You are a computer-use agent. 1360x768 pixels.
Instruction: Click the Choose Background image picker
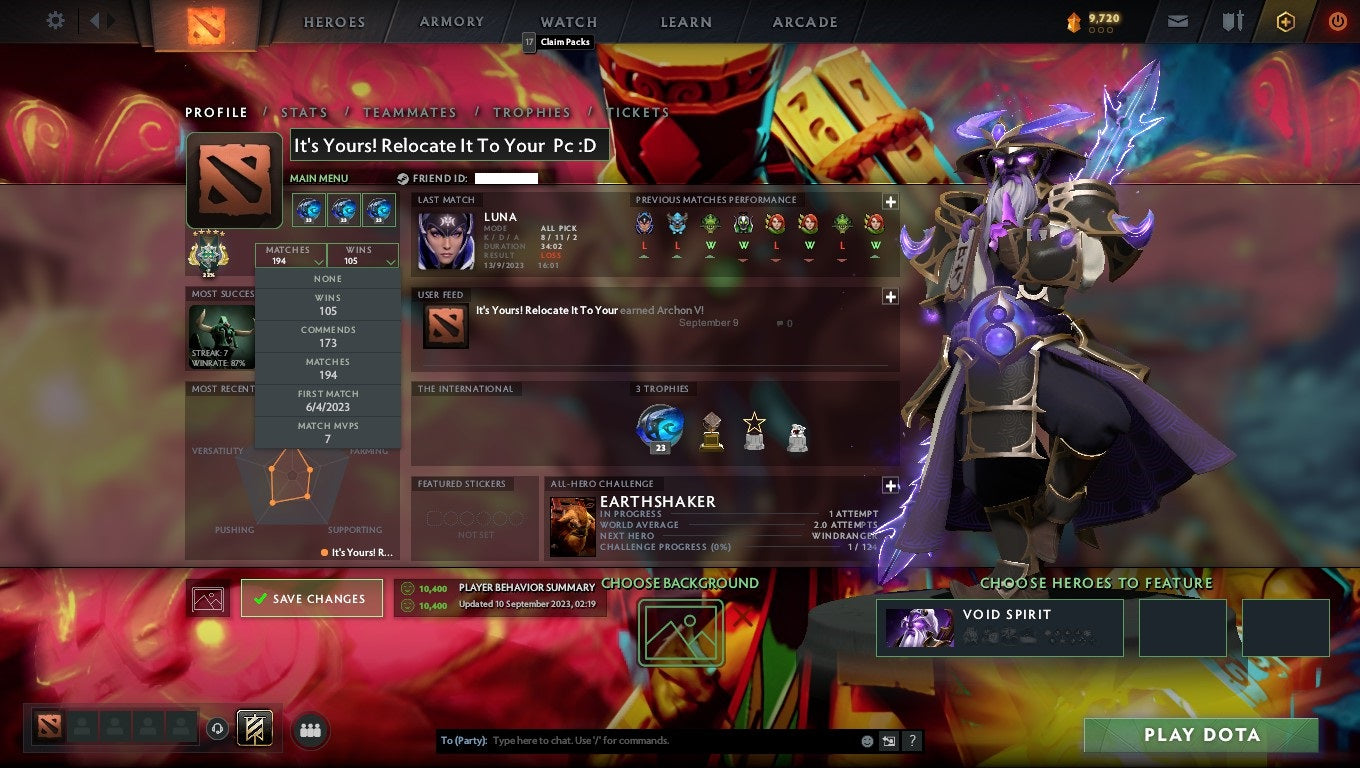coord(681,632)
